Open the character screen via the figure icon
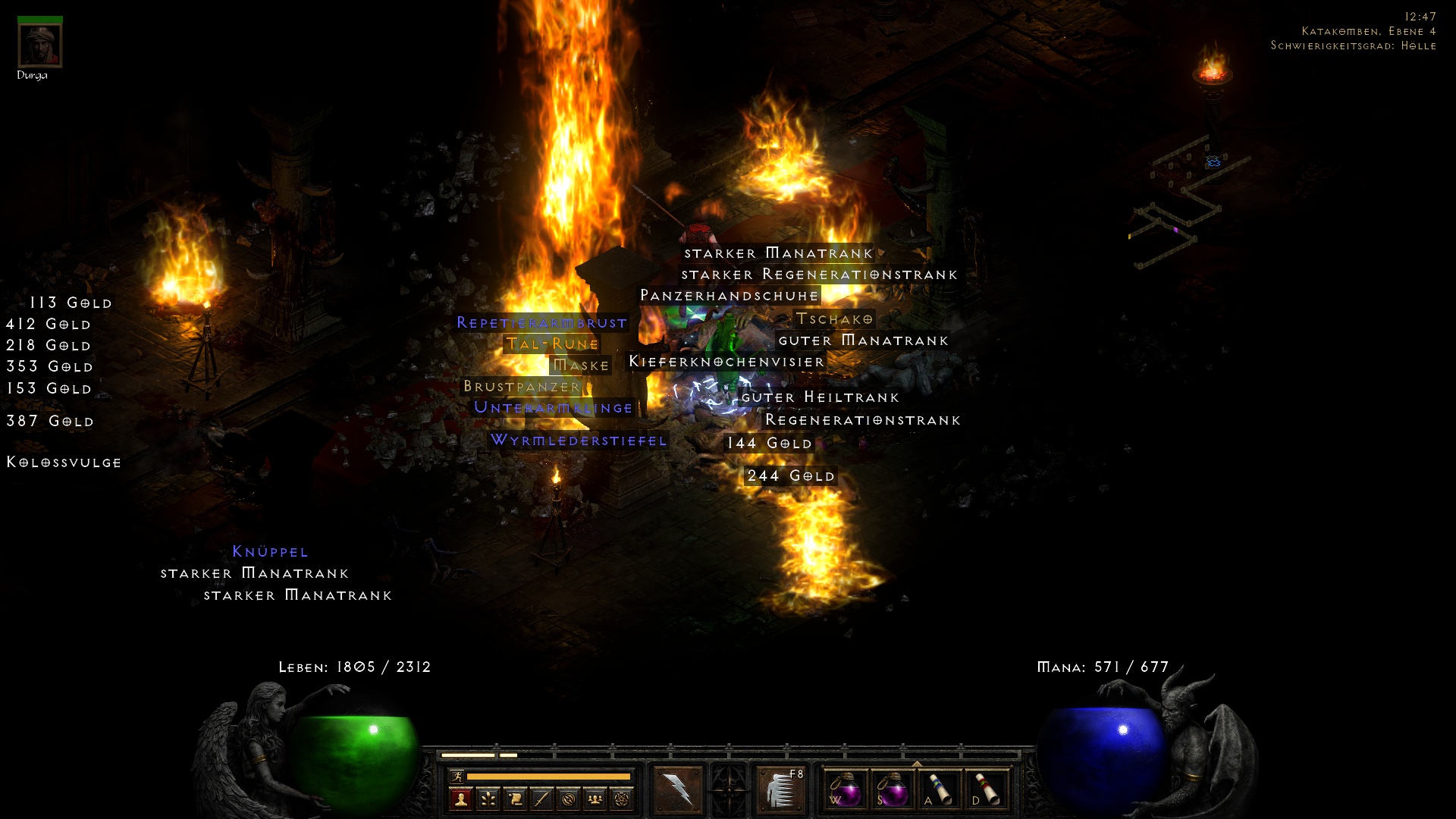 coord(461,800)
